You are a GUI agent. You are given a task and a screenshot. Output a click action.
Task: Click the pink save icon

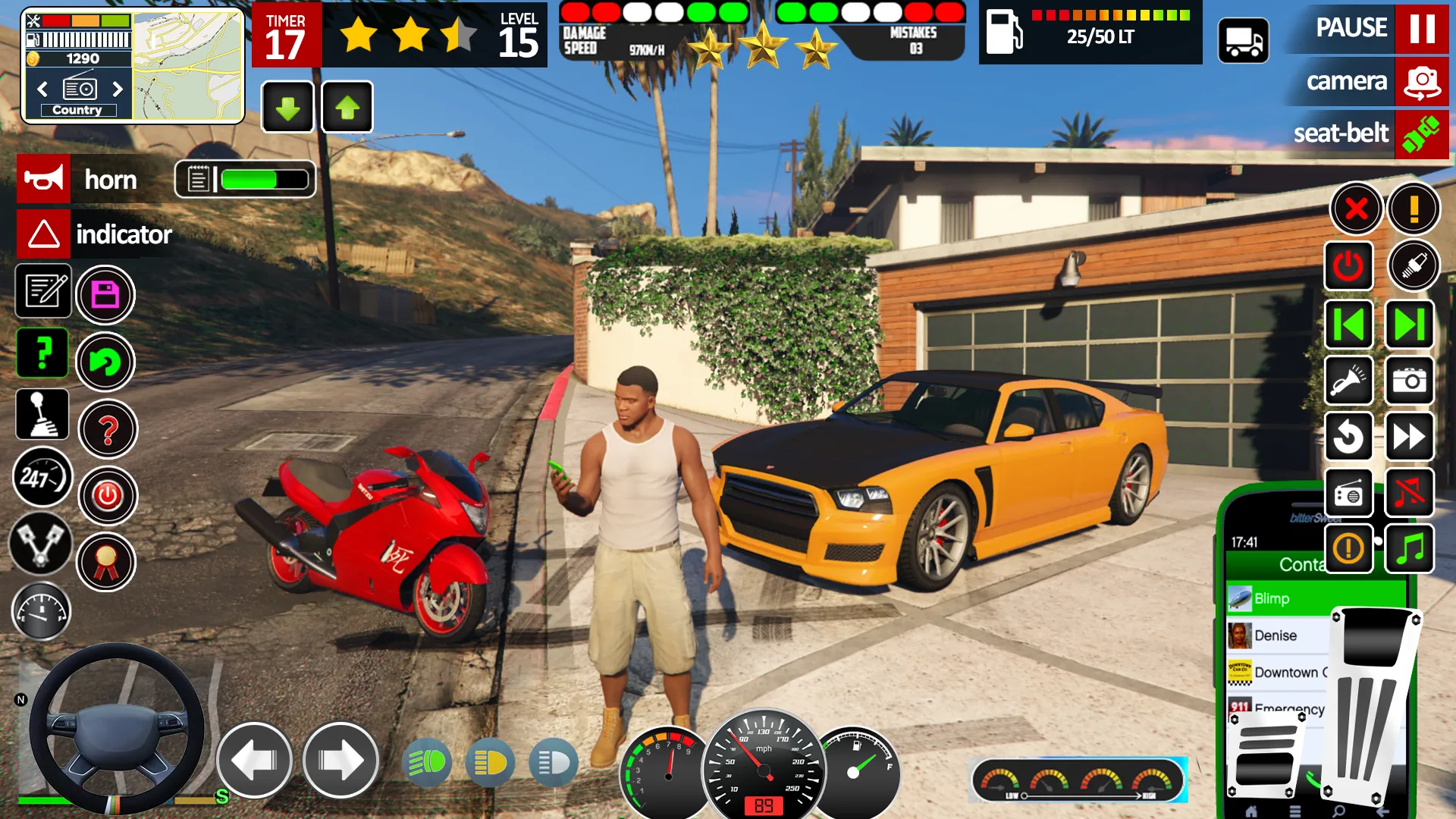(106, 294)
